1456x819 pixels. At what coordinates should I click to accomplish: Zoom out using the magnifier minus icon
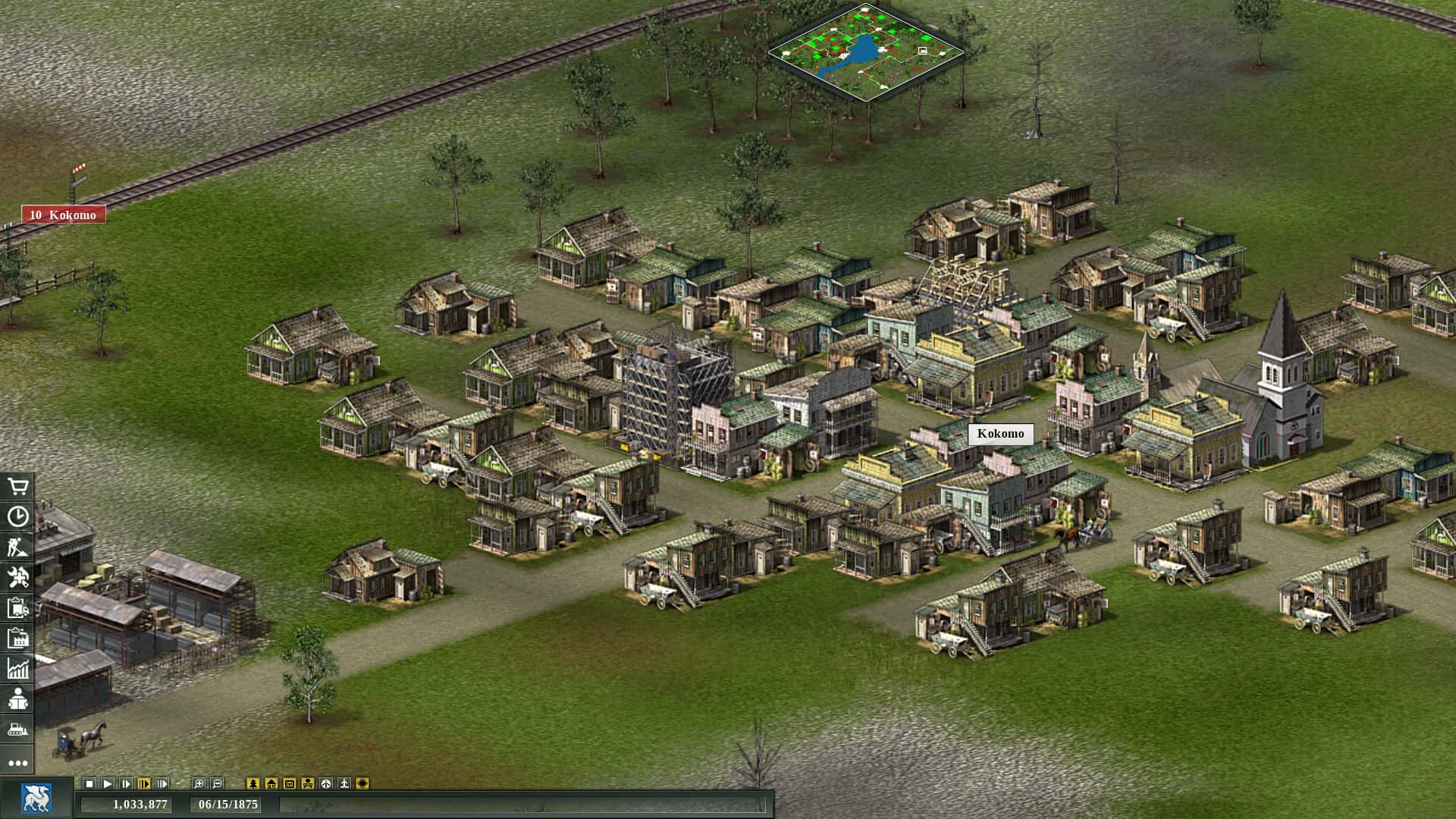click(218, 783)
